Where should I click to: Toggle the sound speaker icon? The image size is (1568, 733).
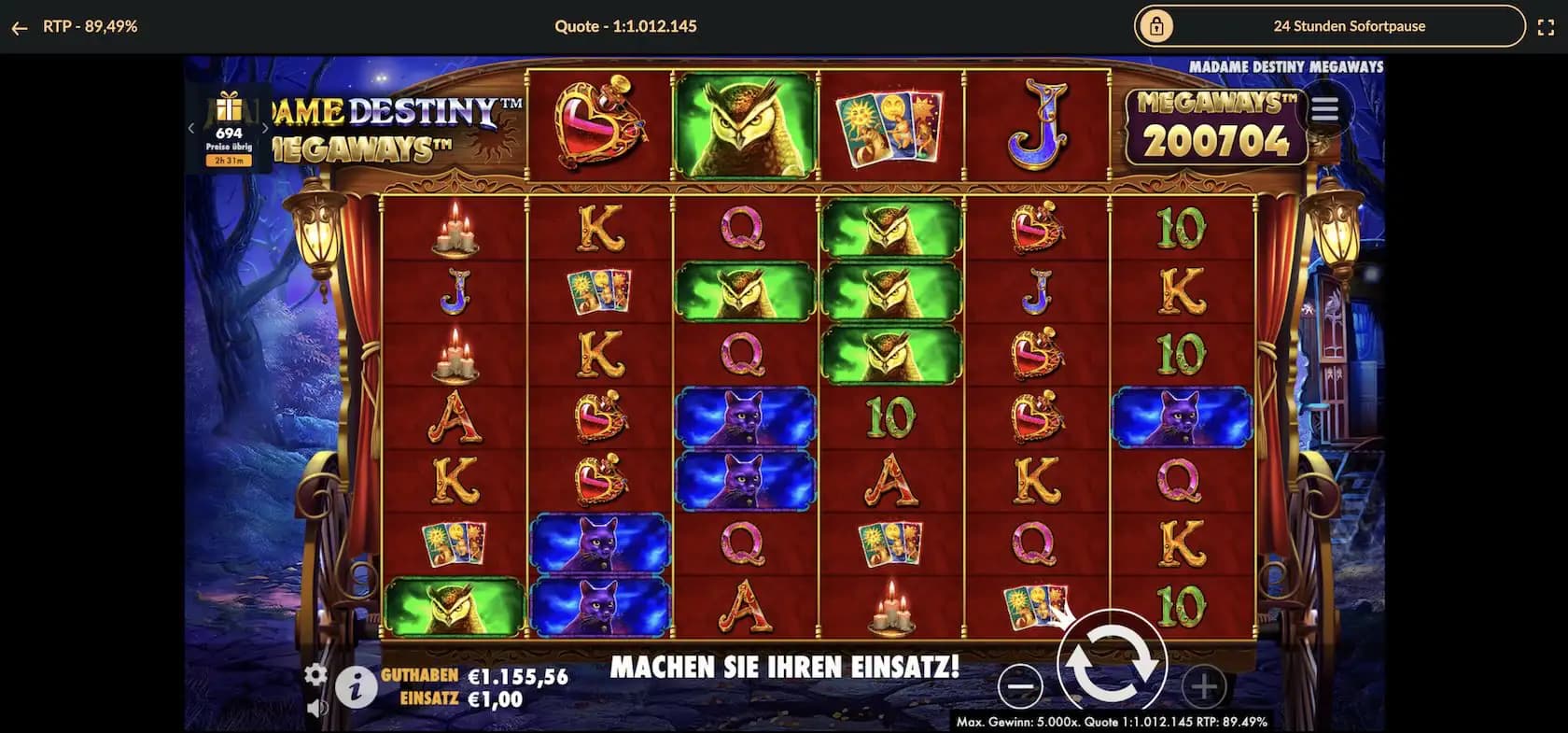coord(316,708)
